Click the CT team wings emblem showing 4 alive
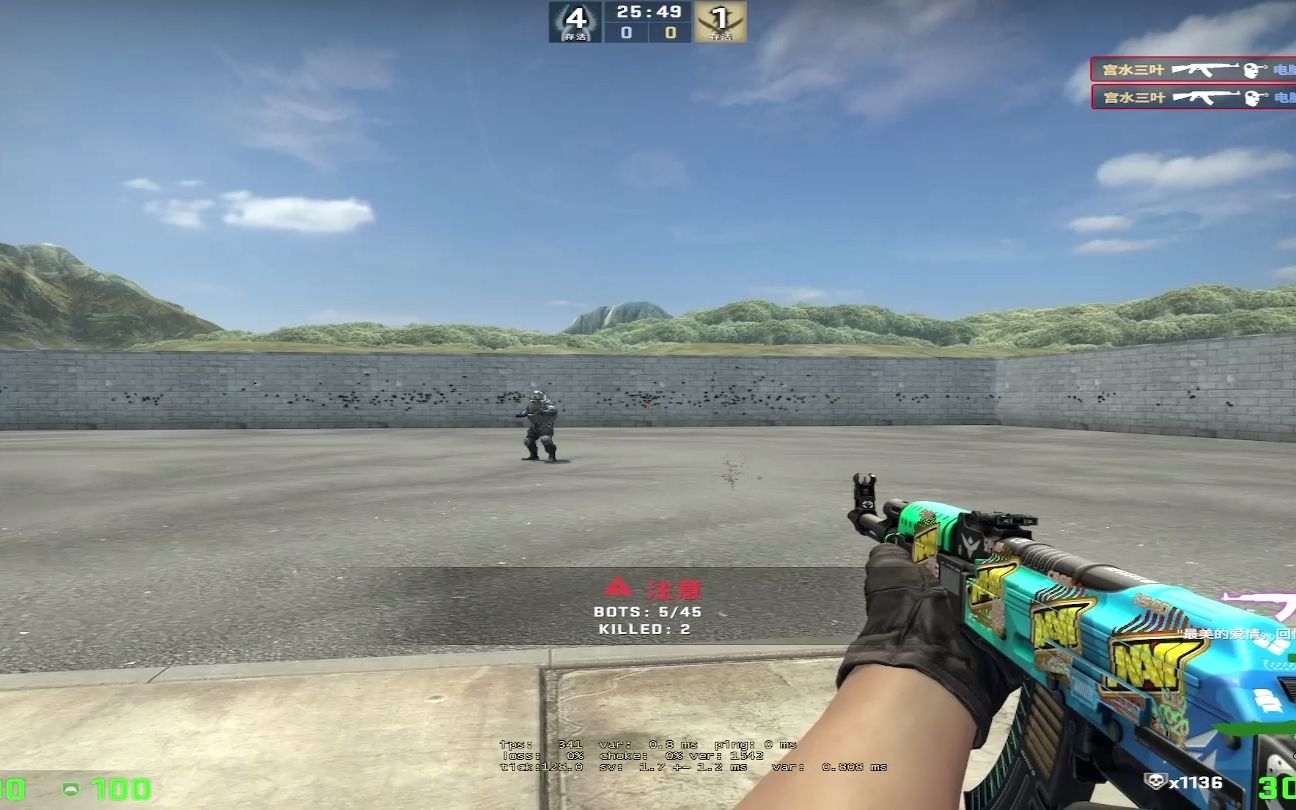Screen dimensions: 1296x810 click(x=578, y=20)
